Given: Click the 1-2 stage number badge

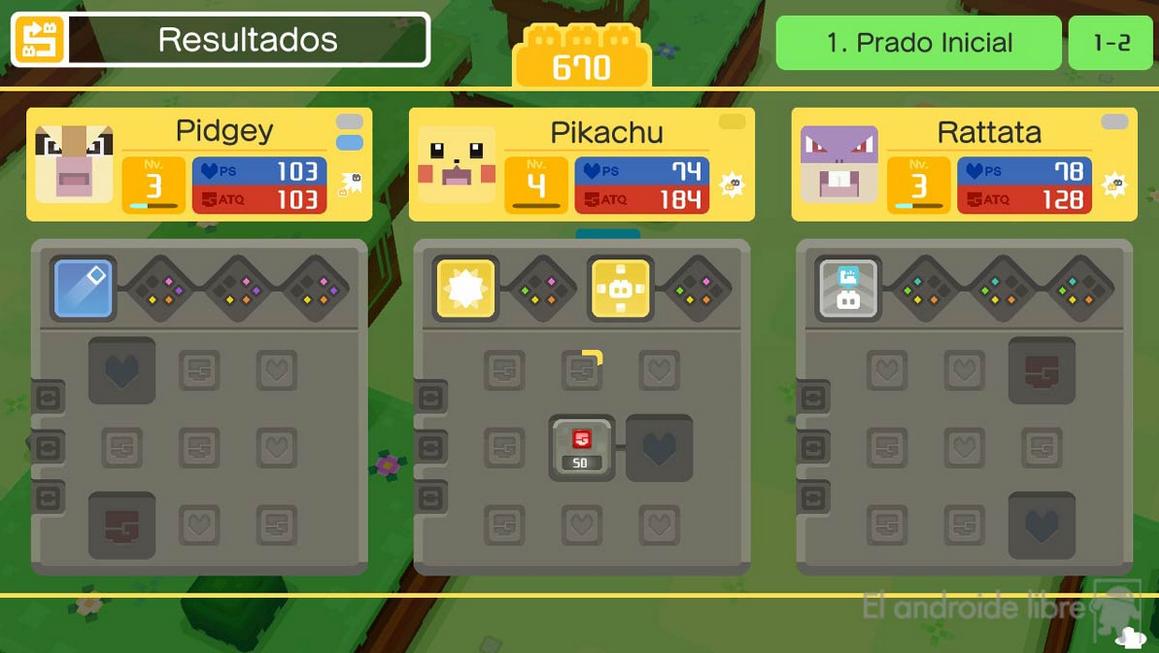Looking at the screenshot, I should click(x=1110, y=43).
